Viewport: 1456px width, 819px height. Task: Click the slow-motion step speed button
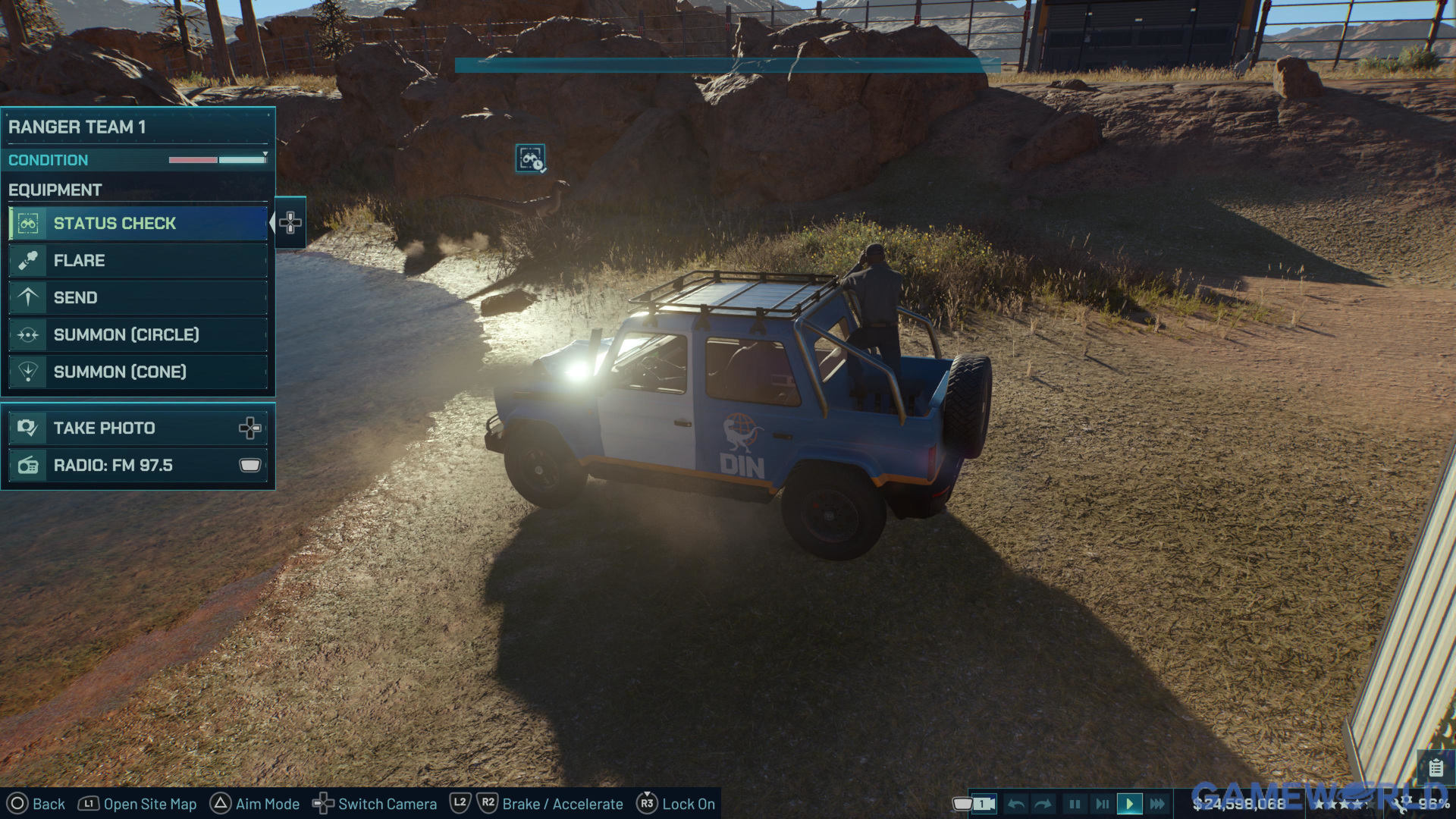pos(1102,804)
